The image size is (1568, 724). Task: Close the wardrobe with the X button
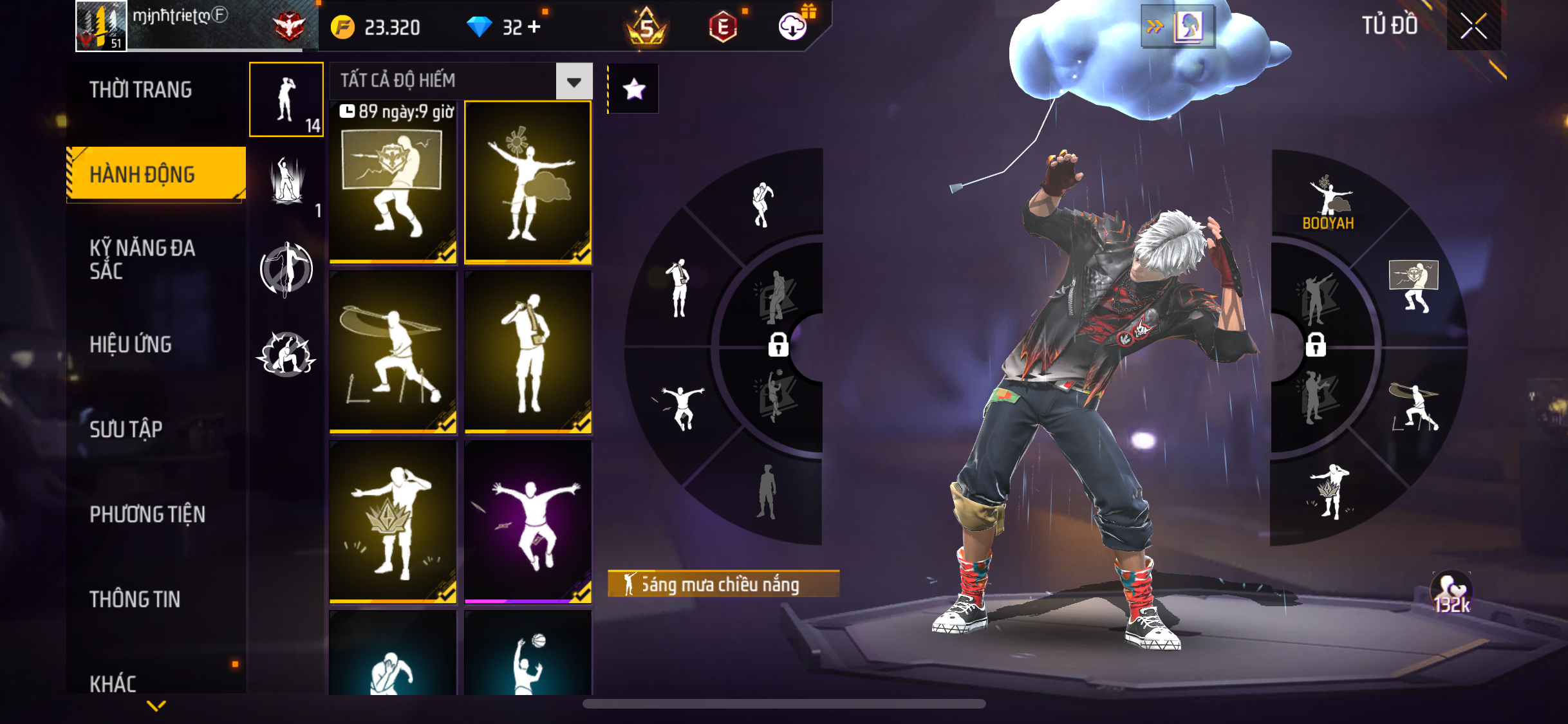tap(1473, 26)
